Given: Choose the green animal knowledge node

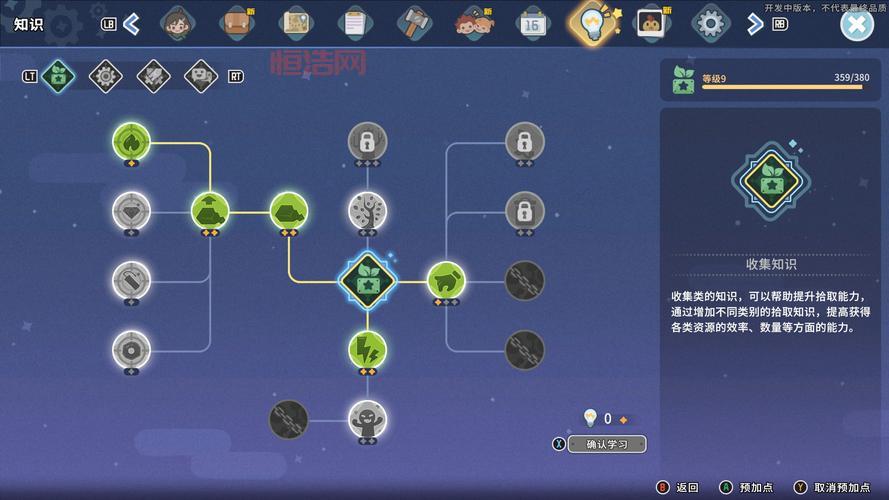Looking at the screenshot, I should (446, 281).
